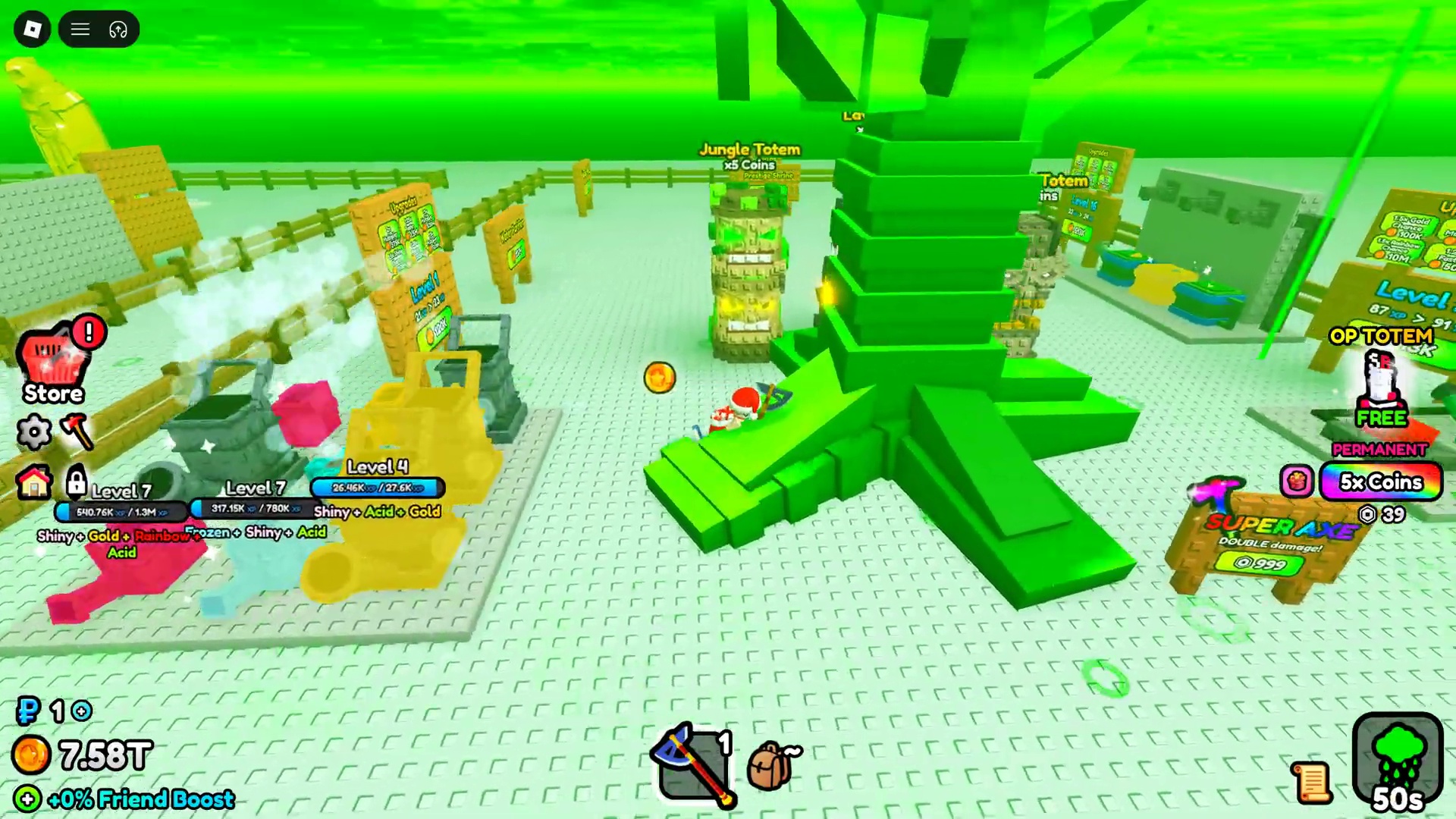This screenshot has width=1456, height=819.
Task: Click the Roblox logo icon
Action: (32, 29)
